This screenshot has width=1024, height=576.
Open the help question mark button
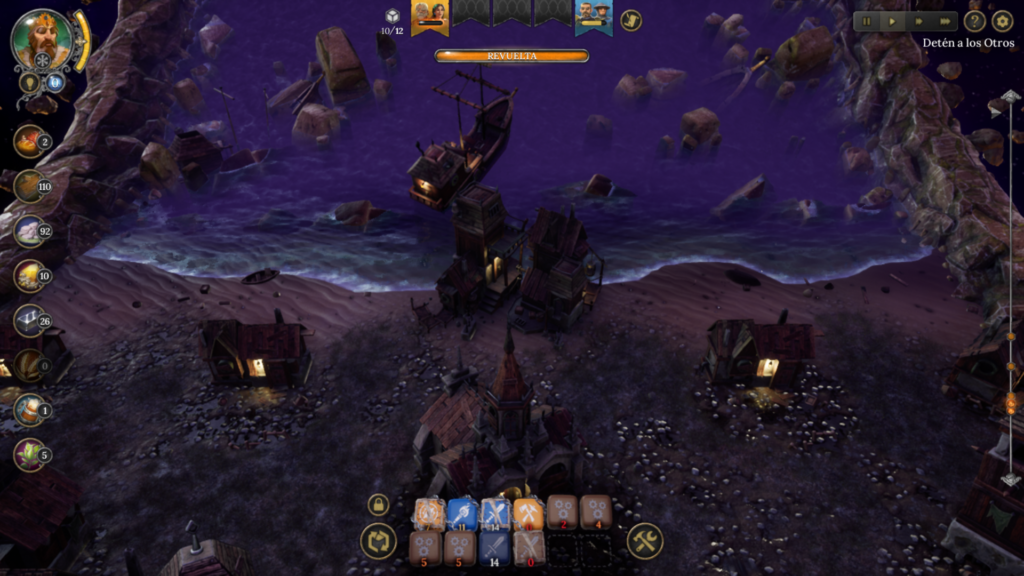point(975,21)
